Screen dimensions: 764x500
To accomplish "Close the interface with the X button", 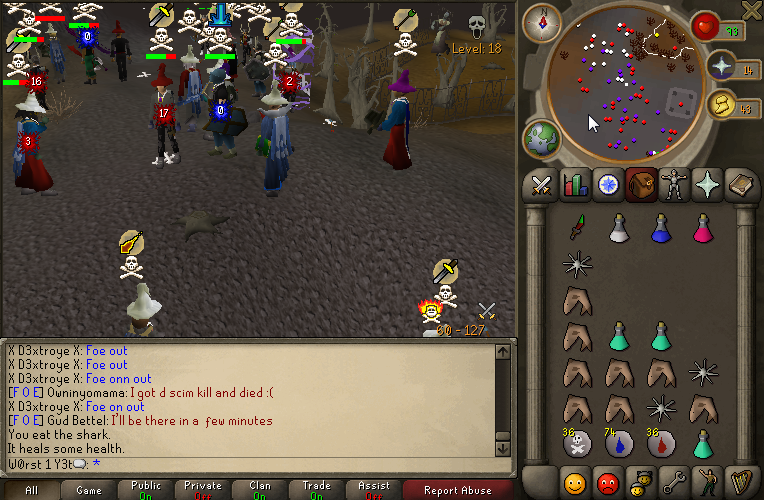I will point(752,10).
